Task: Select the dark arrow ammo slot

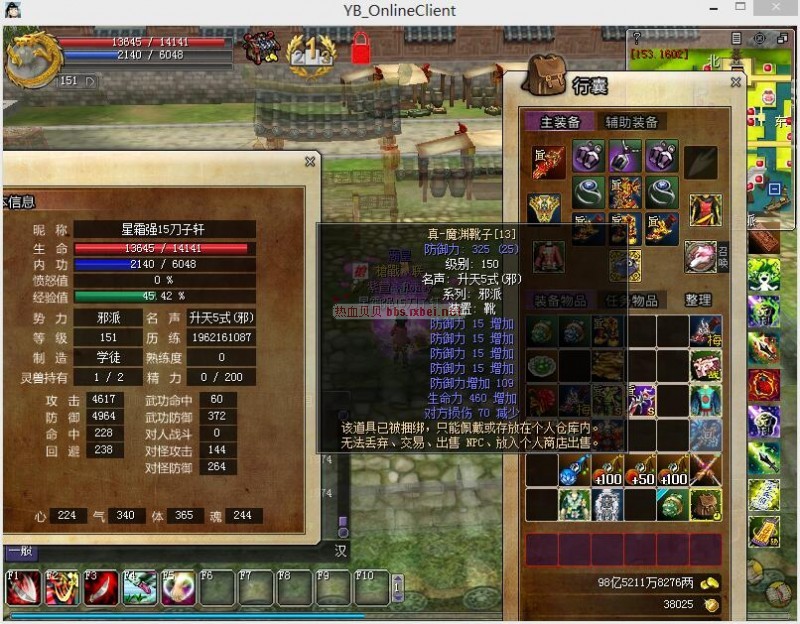Action: click(x=701, y=161)
